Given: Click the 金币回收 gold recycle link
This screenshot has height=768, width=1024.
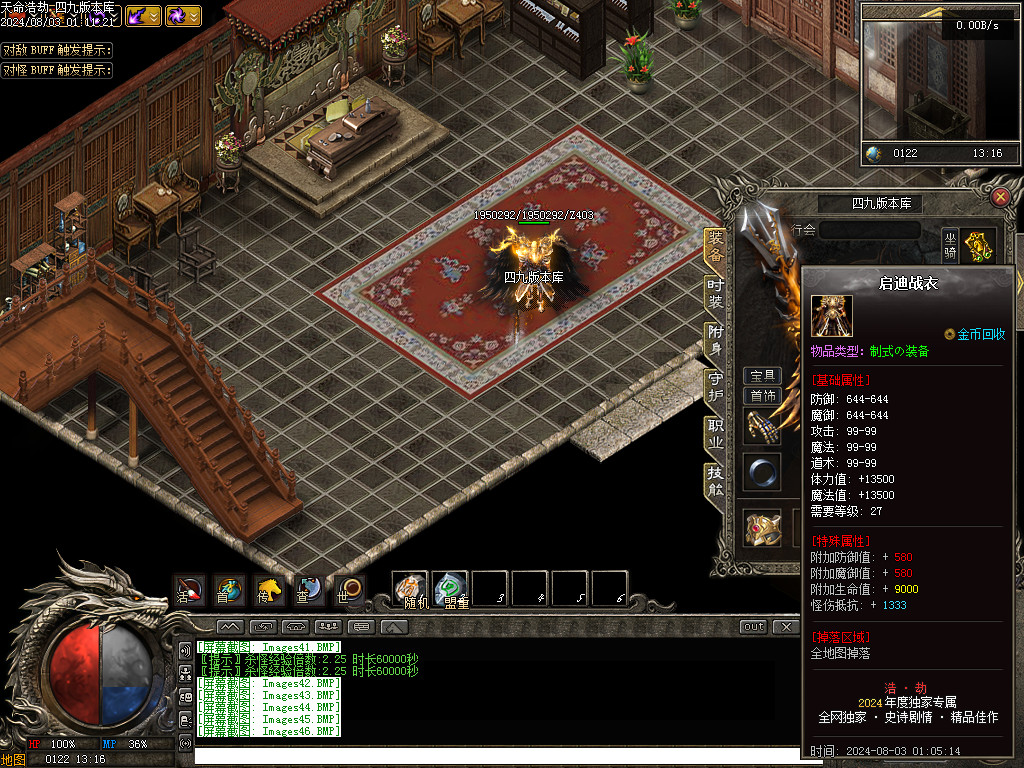Looking at the screenshot, I should [x=975, y=334].
